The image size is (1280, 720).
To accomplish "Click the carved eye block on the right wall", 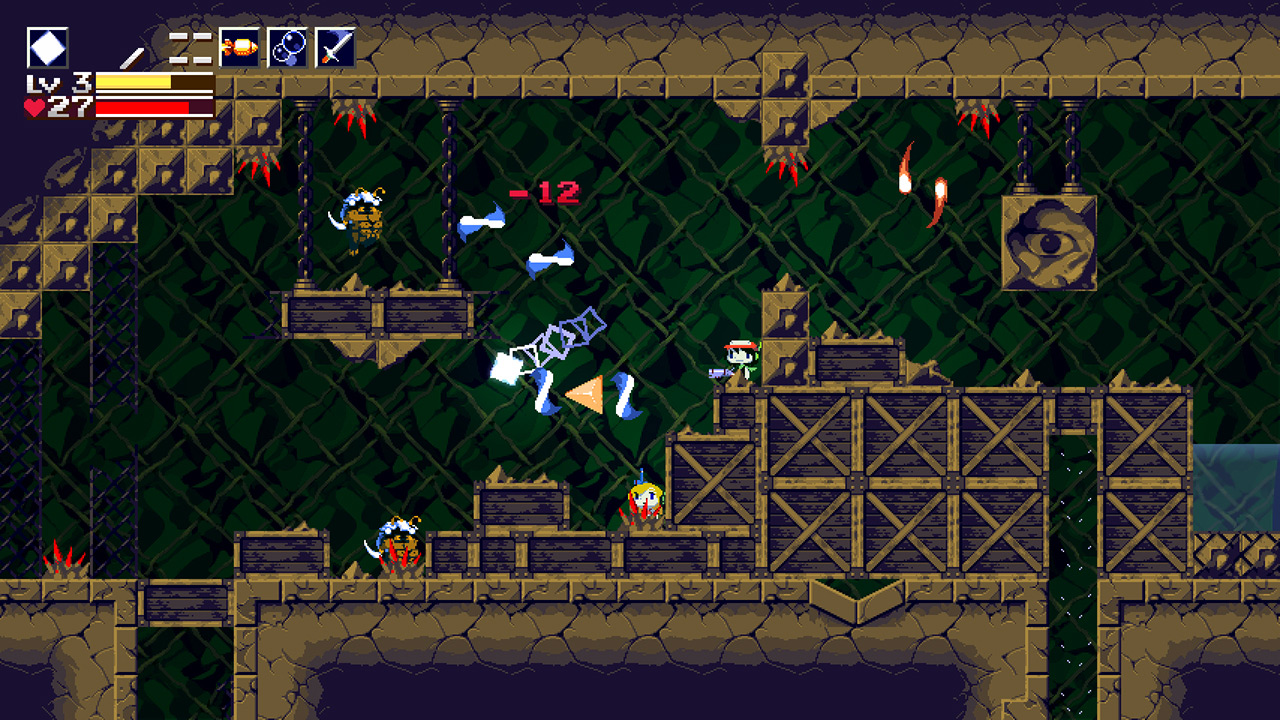I will 1052,240.
